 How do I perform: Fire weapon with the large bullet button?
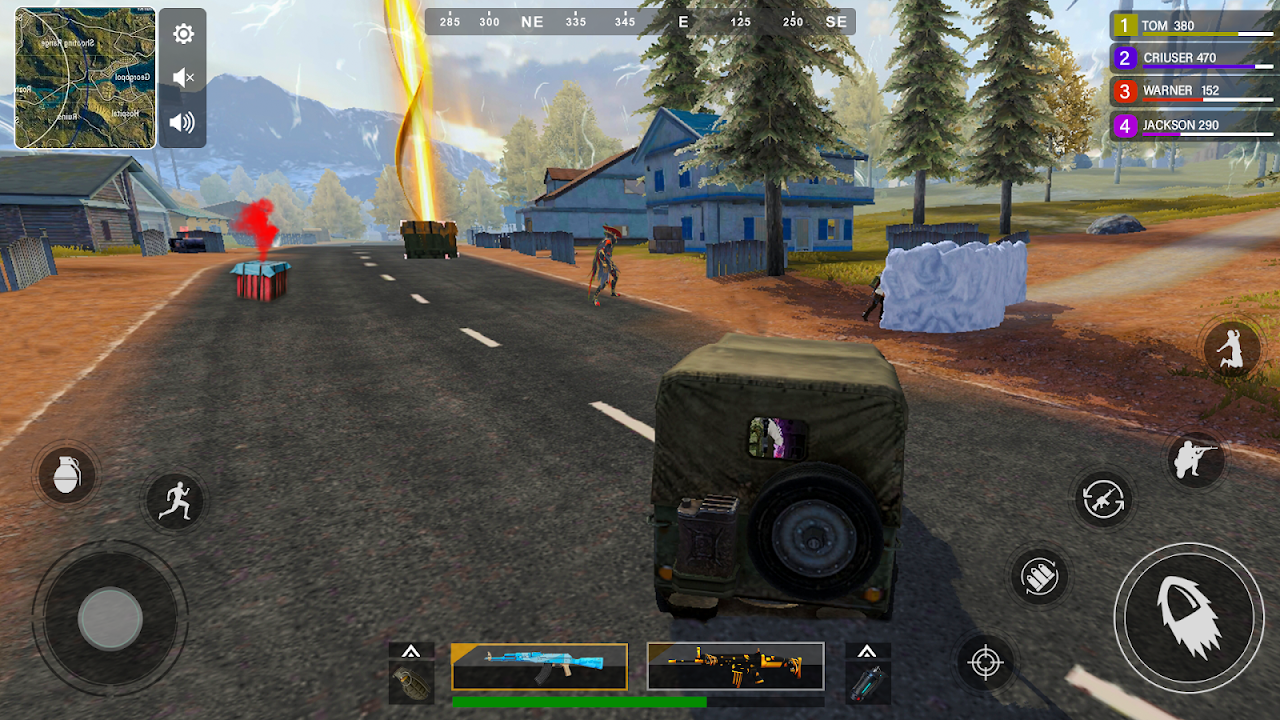pos(1189,617)
